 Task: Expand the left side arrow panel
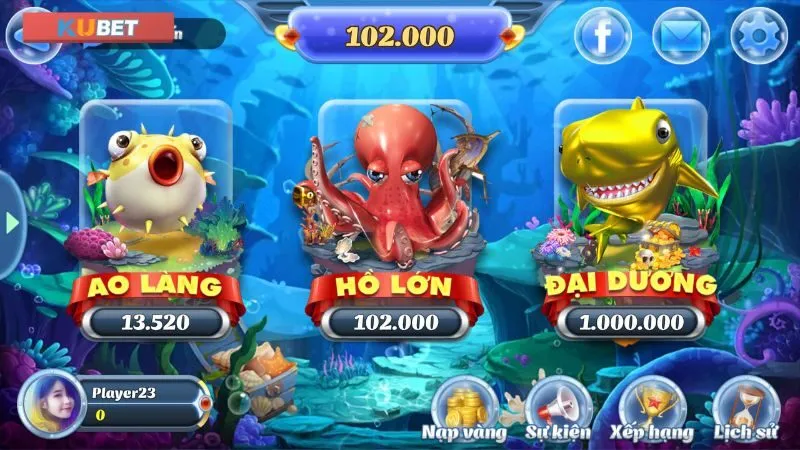[x=12, y=224]
